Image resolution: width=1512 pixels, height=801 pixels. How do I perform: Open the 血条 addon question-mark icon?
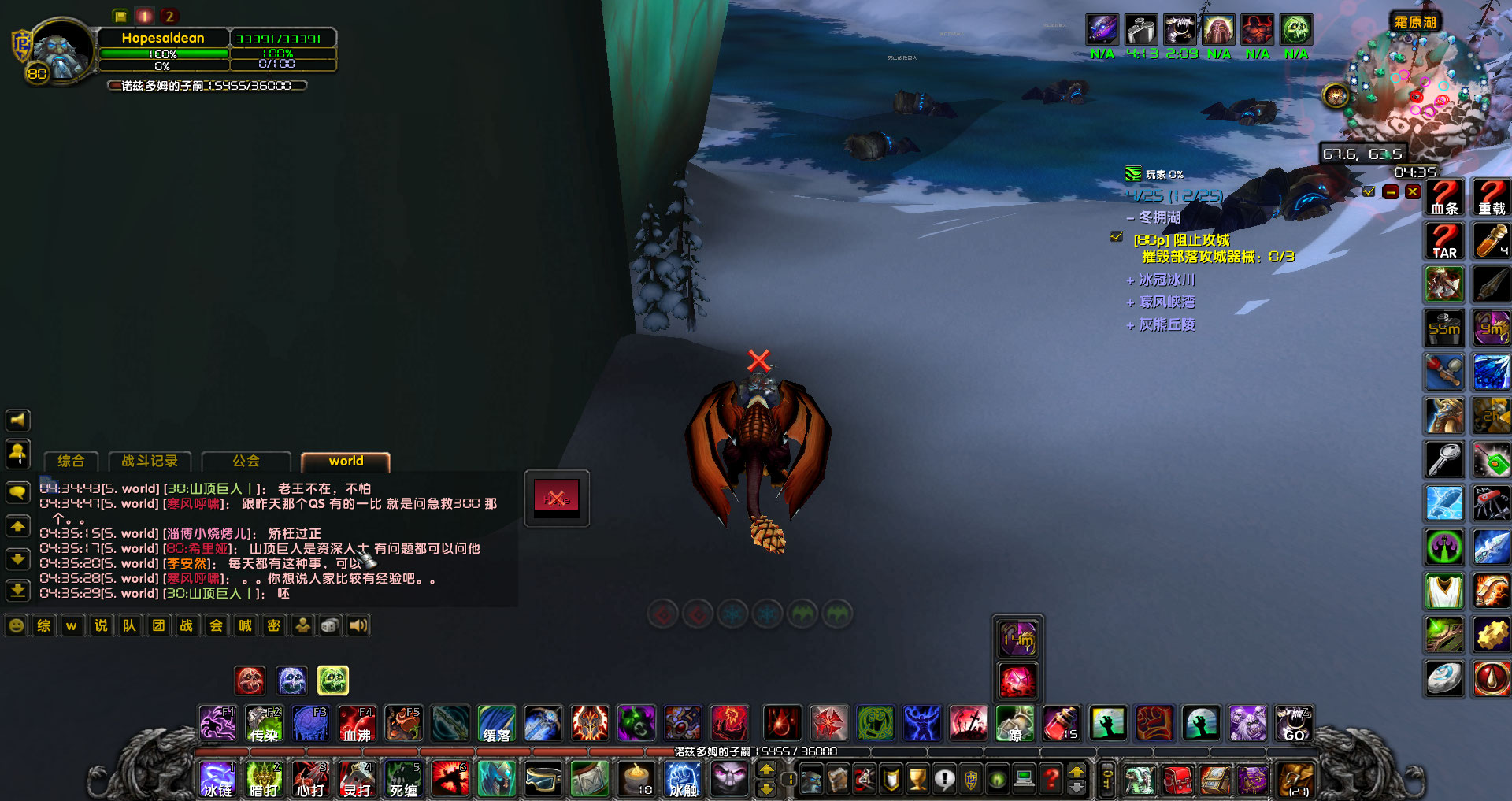[x=1444, y=196]
